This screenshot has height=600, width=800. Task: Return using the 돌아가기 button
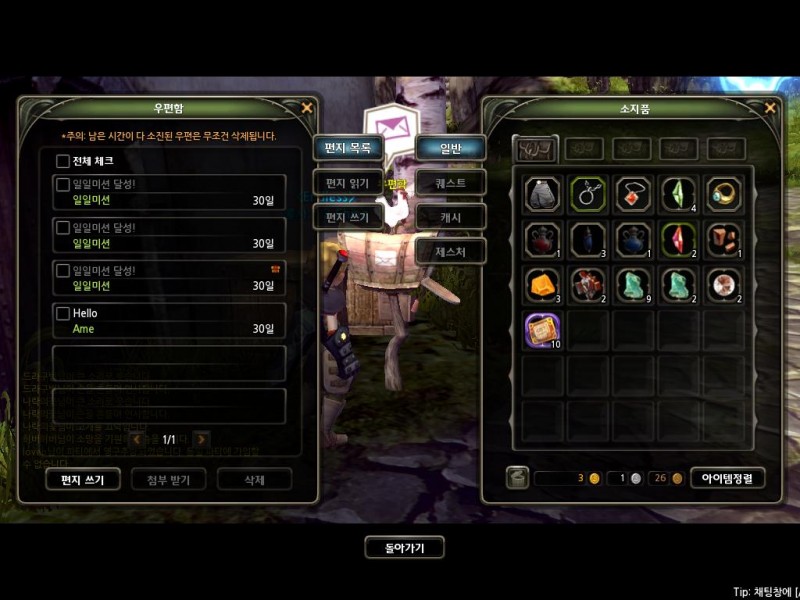tap(403, 548)
